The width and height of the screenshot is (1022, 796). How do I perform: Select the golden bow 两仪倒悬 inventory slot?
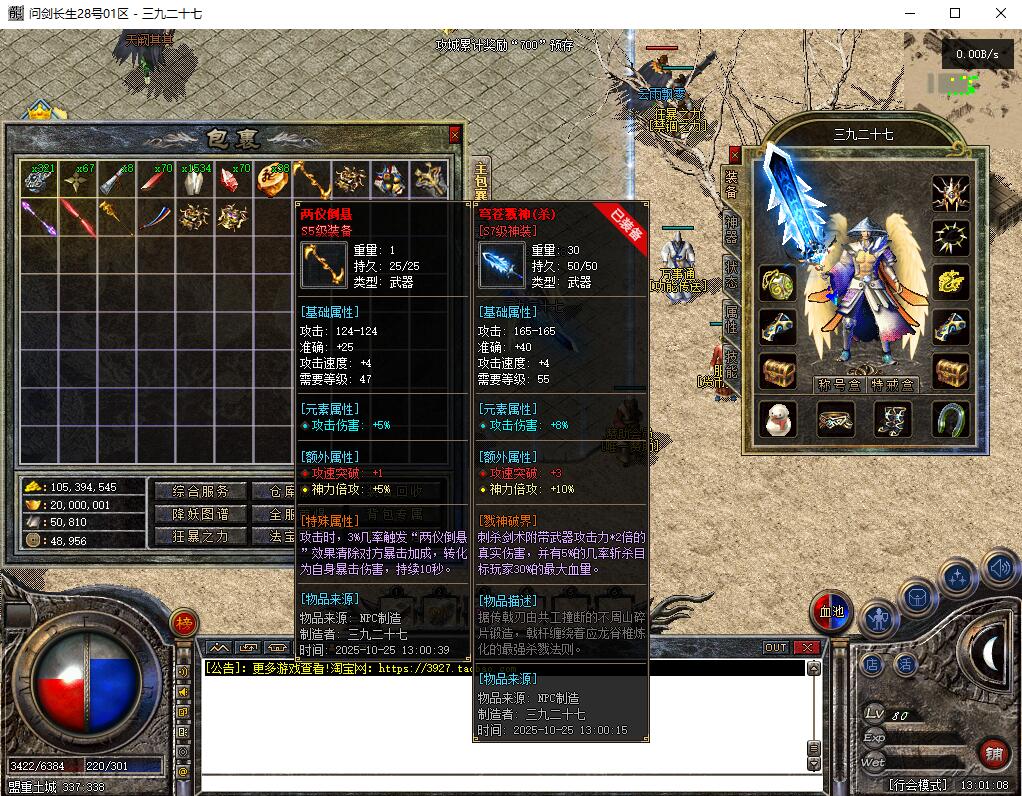point(311,180)
